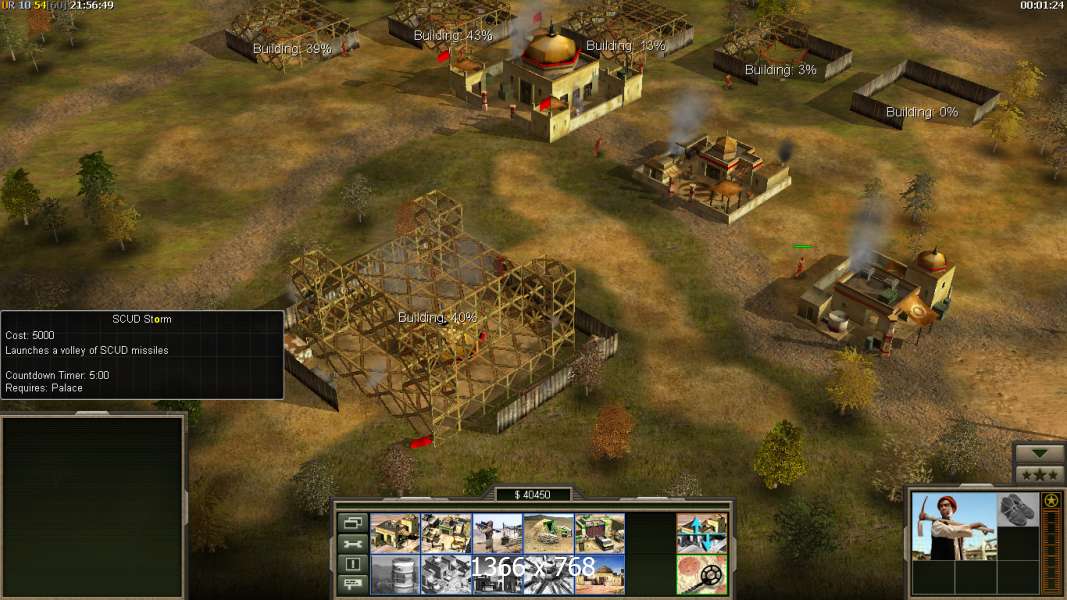Choose the greyed Demo Trap barrel icon
1067x600 pixels.
pos(395,574)
